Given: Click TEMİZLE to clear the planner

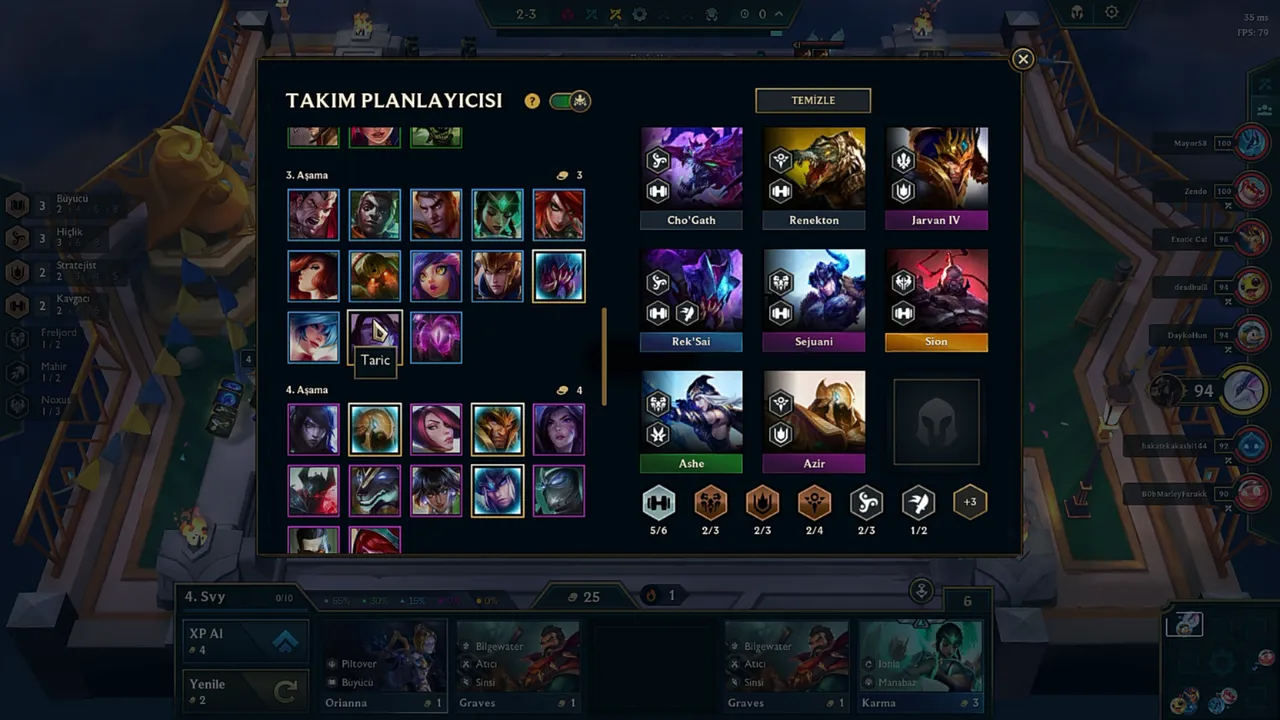Looking at the screenshot, I should point(812,100).
